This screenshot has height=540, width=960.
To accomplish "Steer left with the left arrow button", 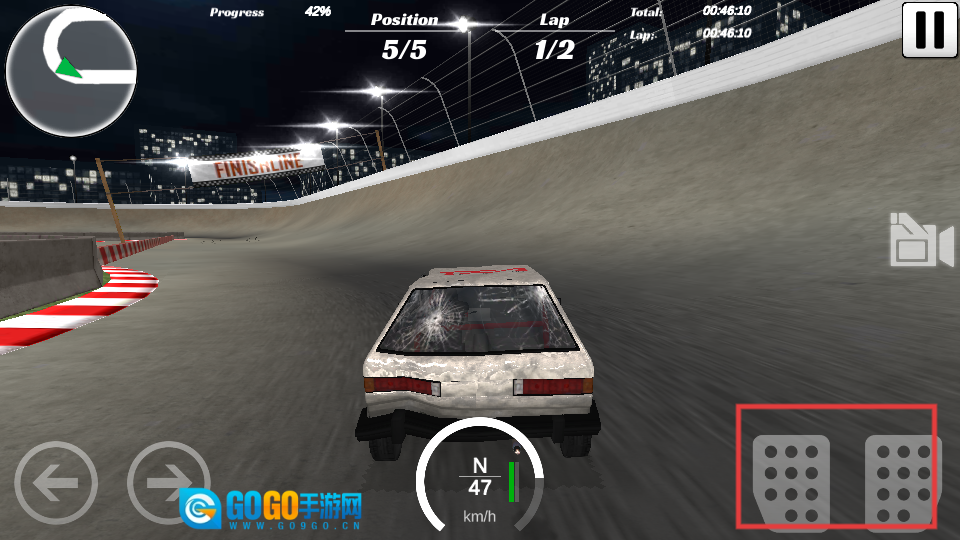I will pyautogui.click(x=56, y=484).
